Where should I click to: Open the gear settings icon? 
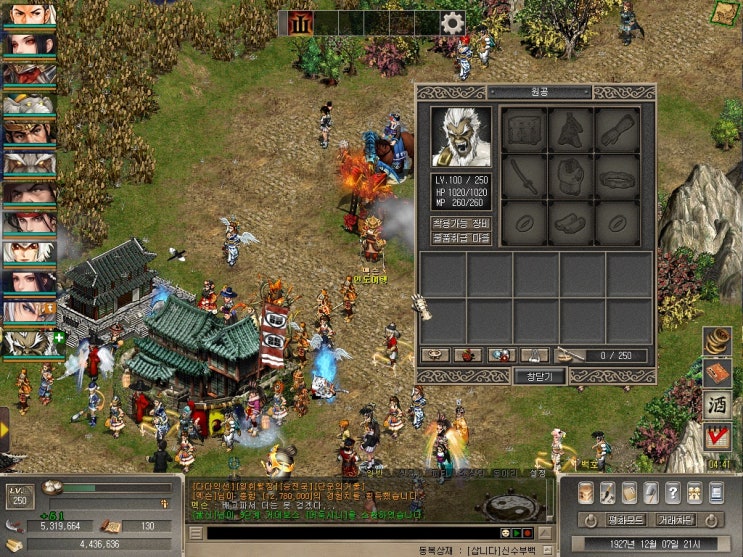pos(452,23)
